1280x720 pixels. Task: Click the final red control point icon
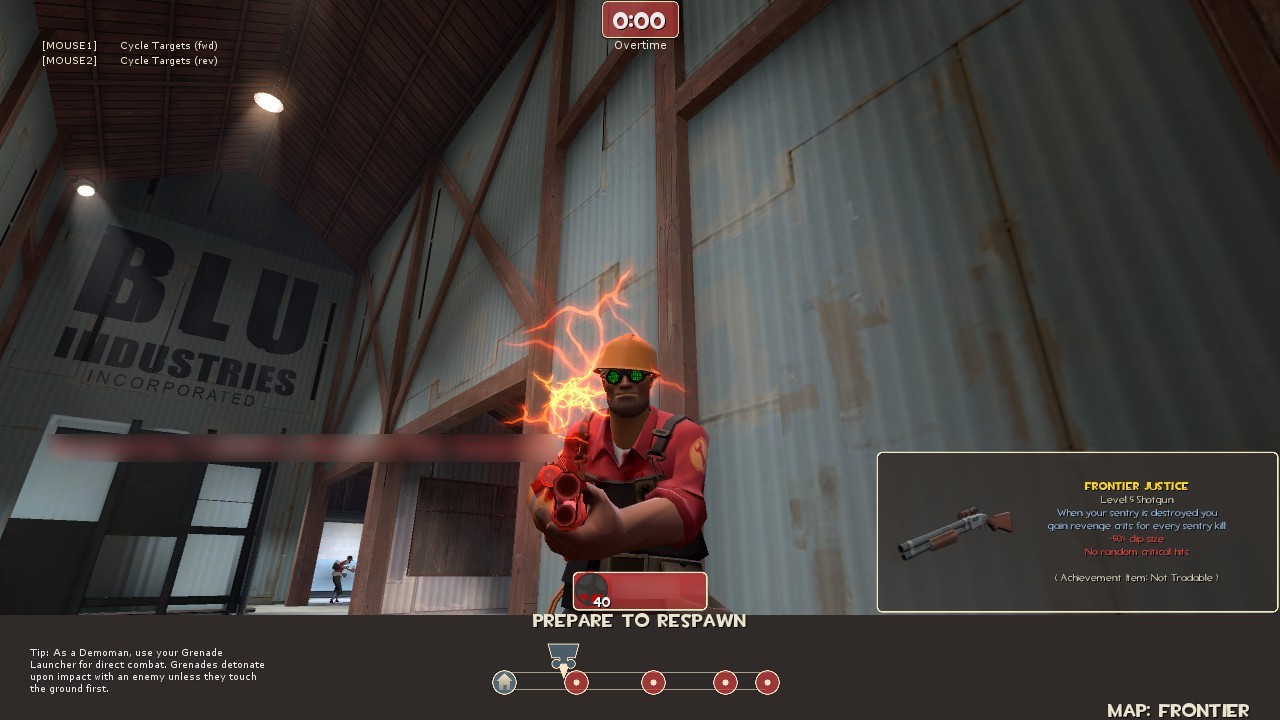click(767, 682)
